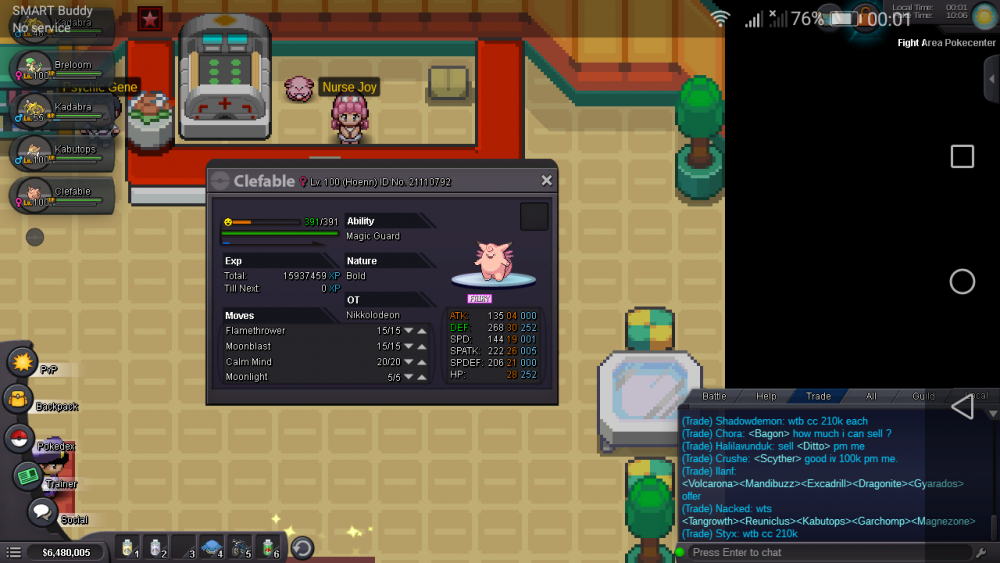Tap the Android home circle button
1000x563 pixels.
[x=962, y=282]
